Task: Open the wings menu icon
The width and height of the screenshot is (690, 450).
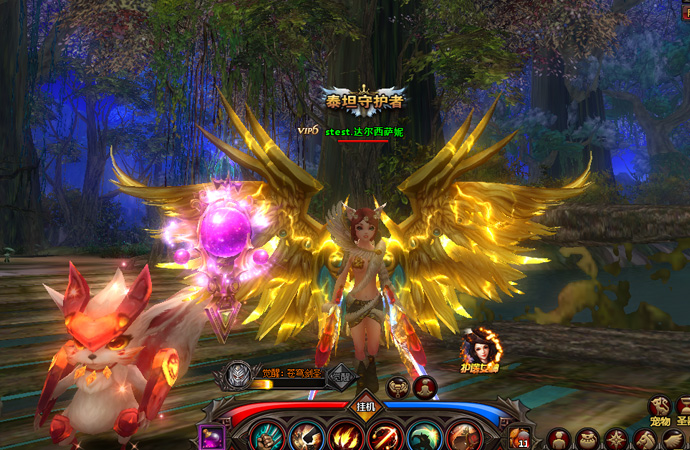Action: tap(675, 439)
